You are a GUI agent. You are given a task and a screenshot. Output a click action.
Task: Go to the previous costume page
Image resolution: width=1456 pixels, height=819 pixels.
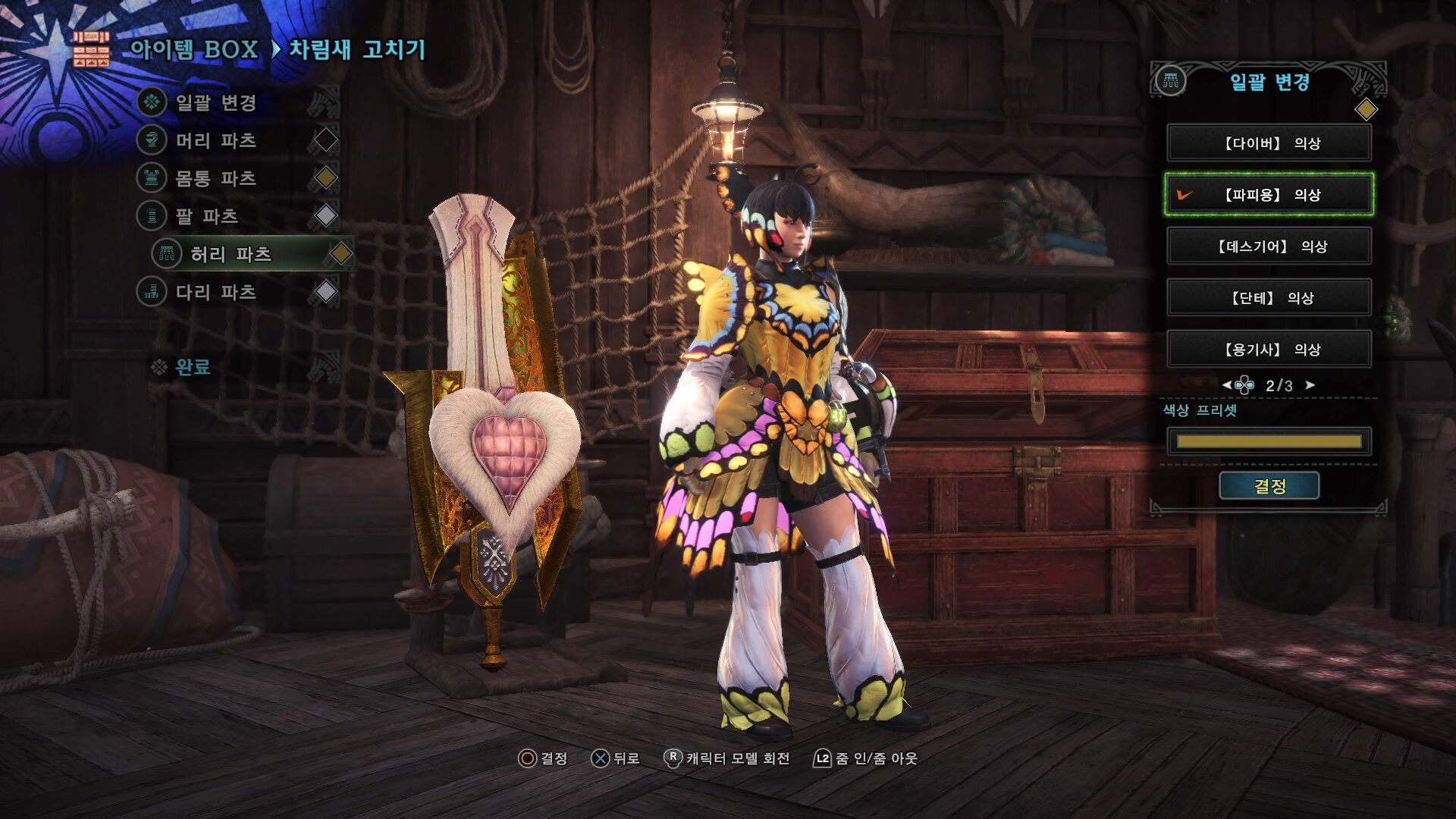[1226, 385]
